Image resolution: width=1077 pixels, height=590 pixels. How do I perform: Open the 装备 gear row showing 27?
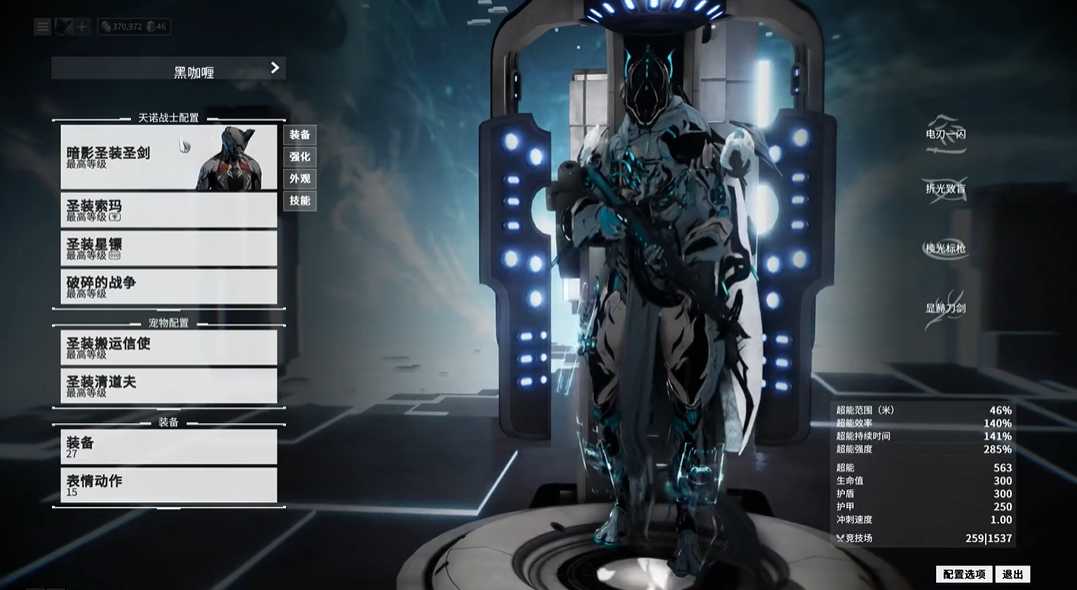(168, 446)
